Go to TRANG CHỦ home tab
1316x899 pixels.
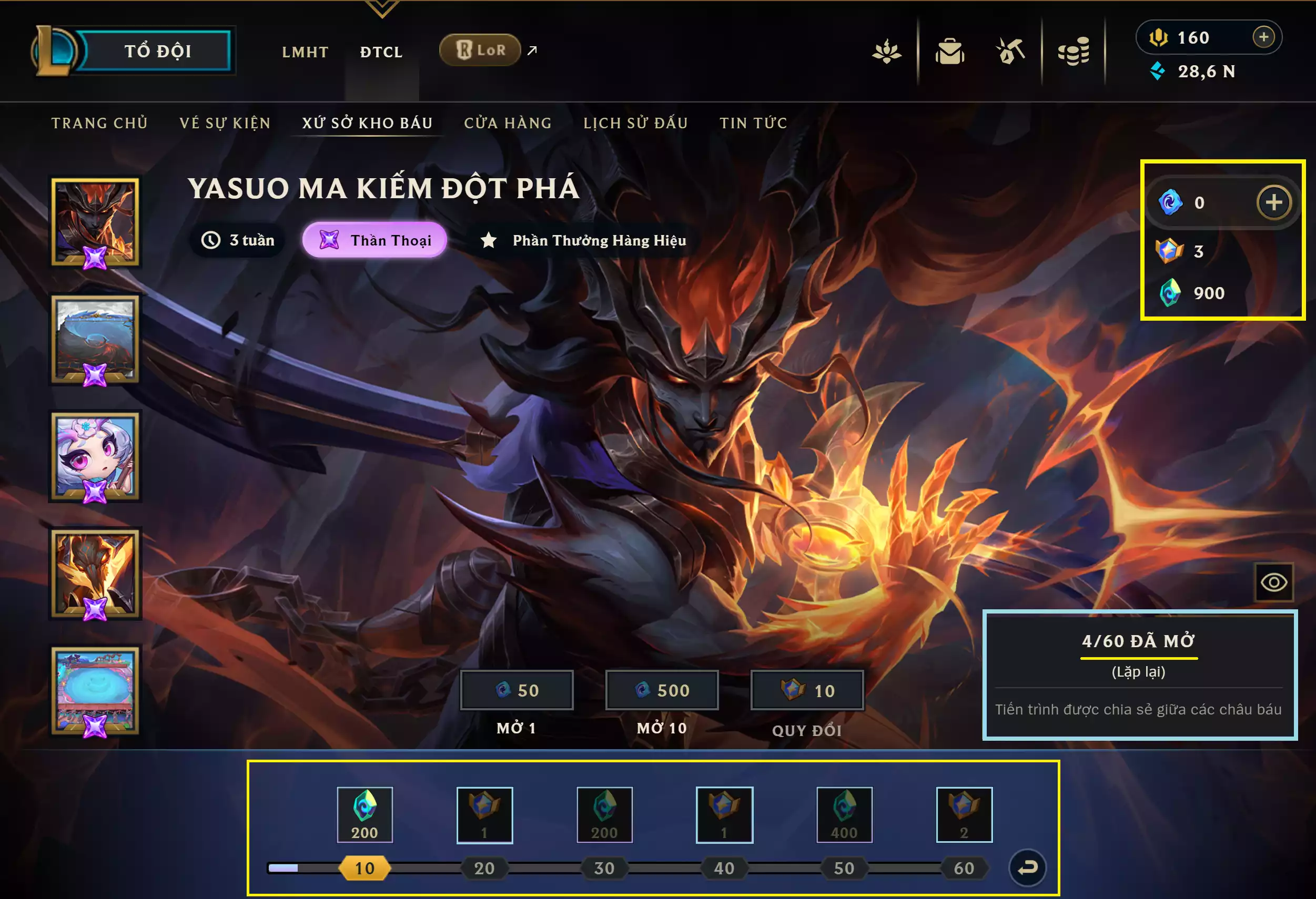coord(99,123)
